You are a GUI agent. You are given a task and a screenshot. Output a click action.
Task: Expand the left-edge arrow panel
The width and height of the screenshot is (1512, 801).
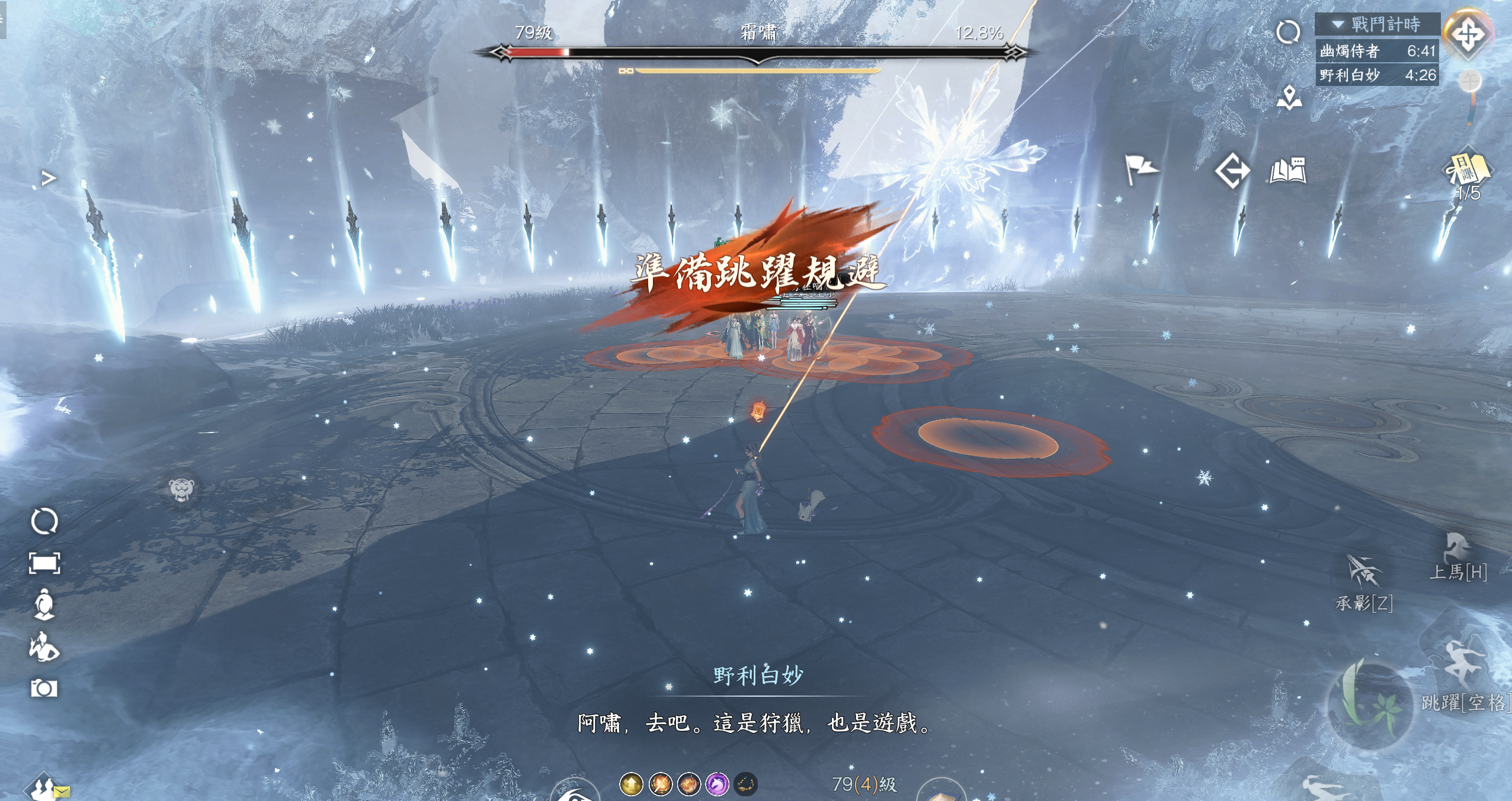click(x=49, y=178)
